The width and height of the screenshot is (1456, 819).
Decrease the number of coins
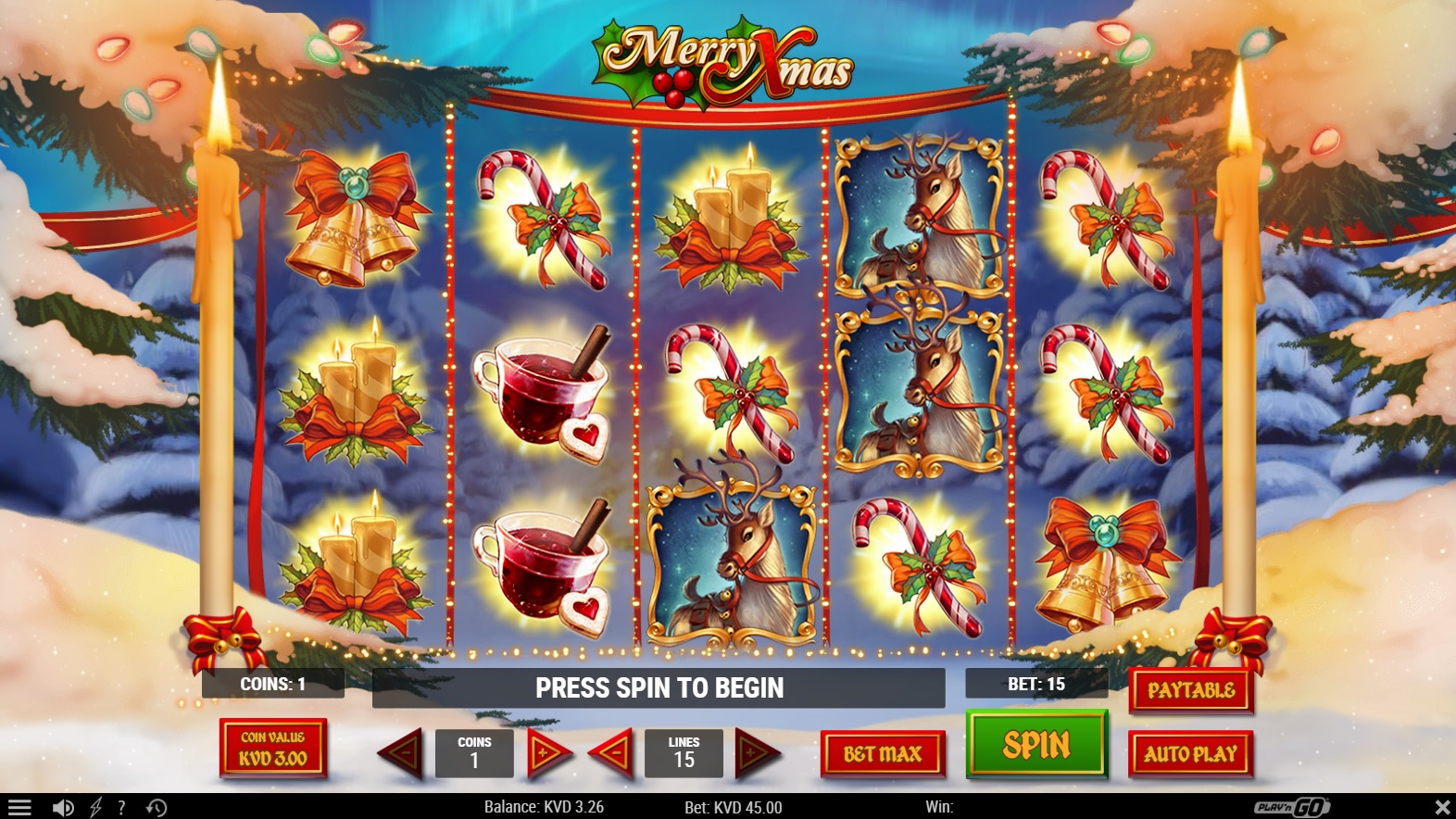click(403, 753)
